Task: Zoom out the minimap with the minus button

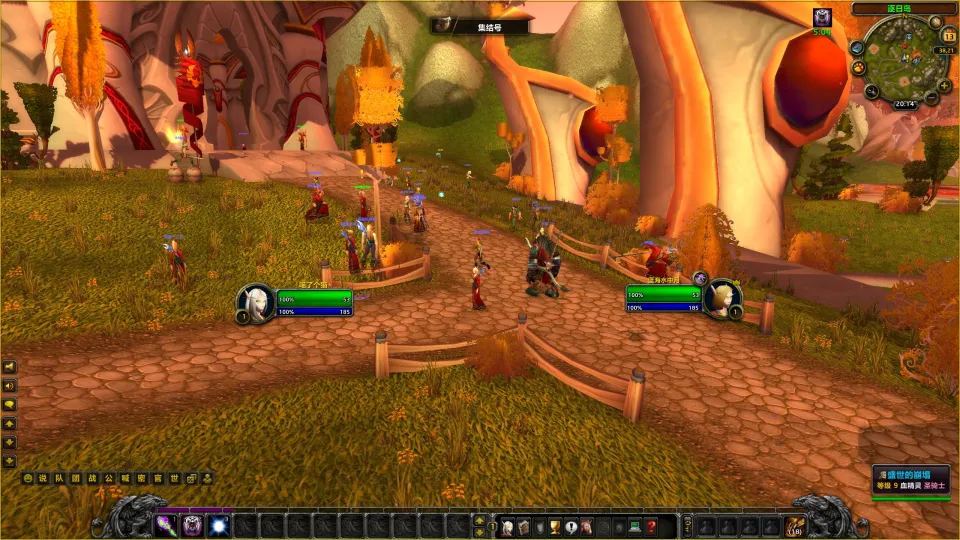Action: coord(930,99)
